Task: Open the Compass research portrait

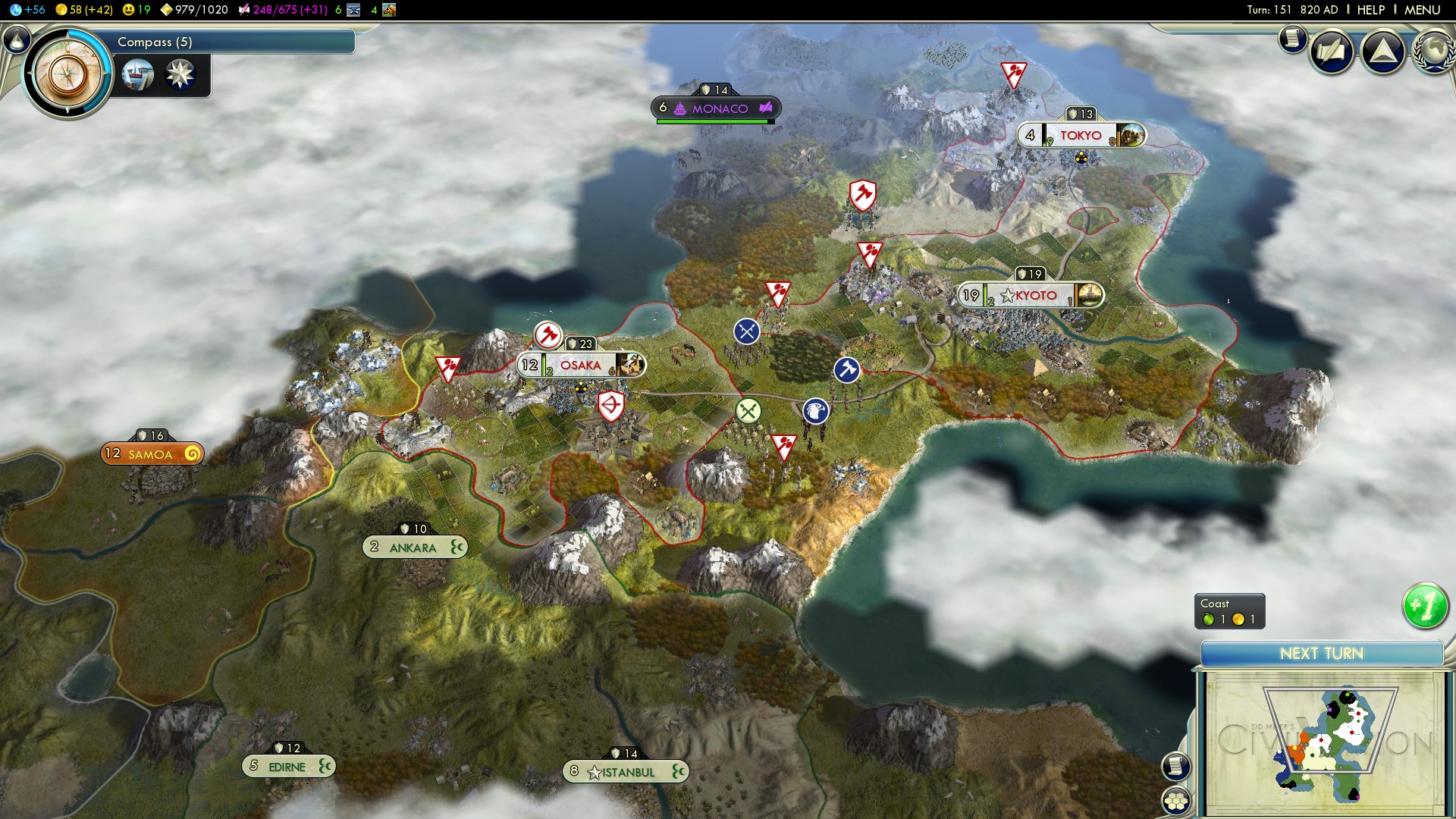Action: [68, 73]
